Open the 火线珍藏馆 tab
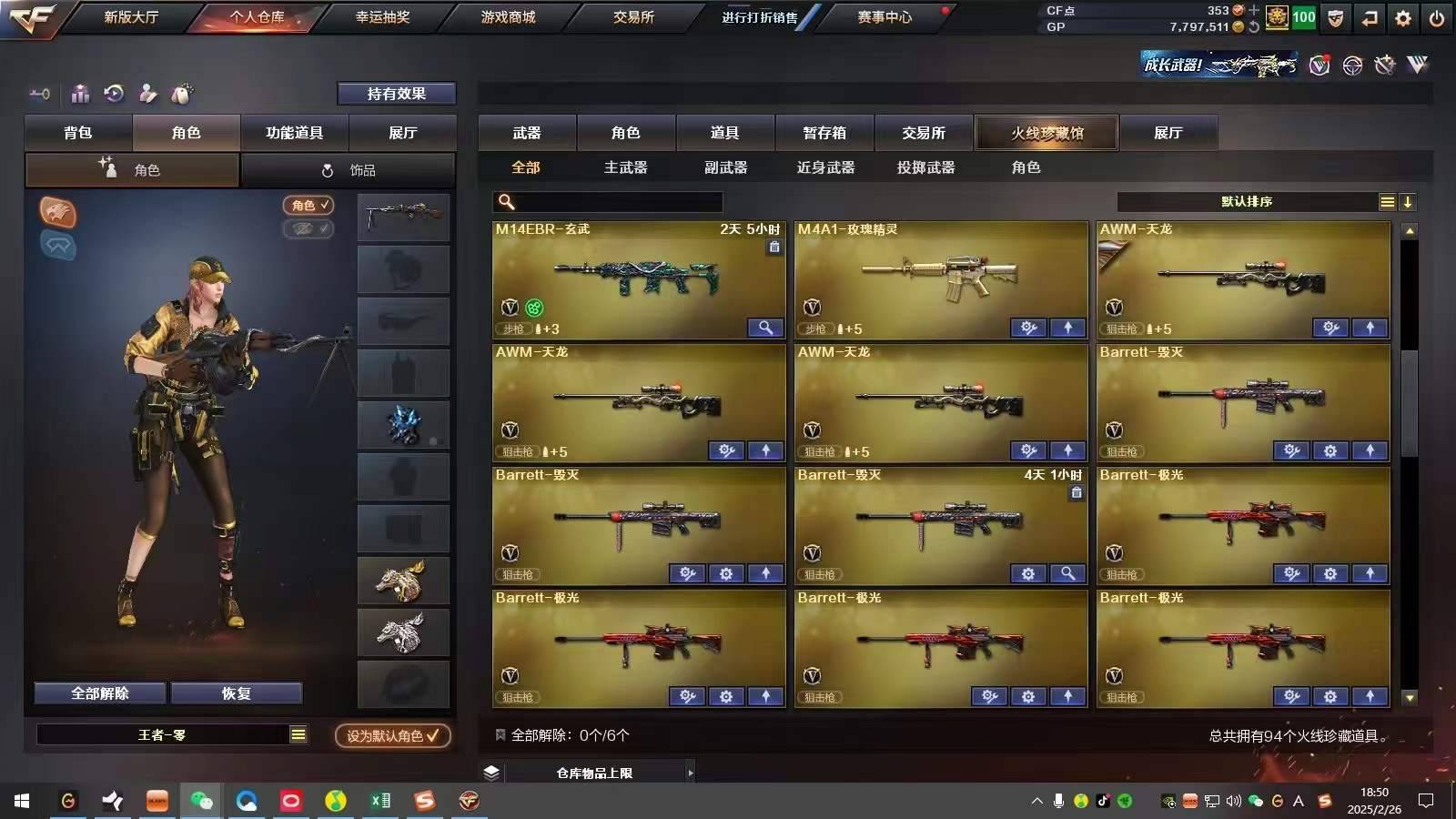The image size is (1456, 819). [x=1046, y=133]
